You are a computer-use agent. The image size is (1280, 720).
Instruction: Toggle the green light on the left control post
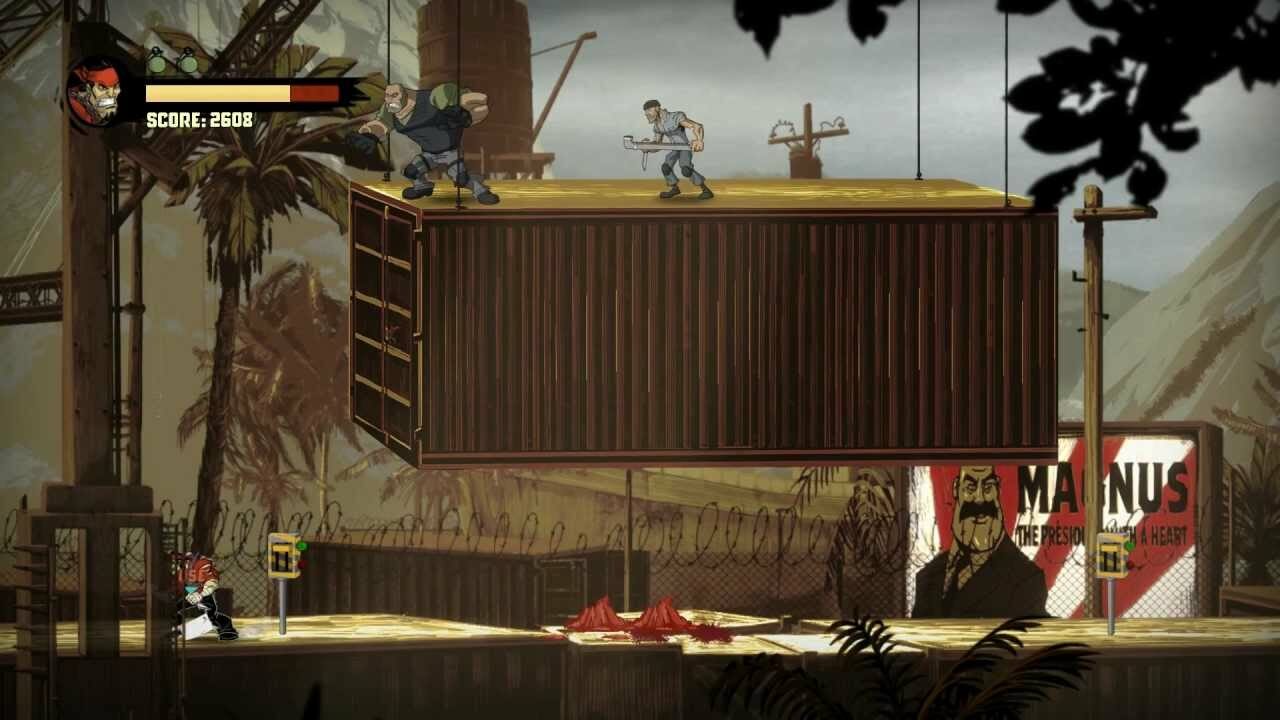click(302, 545)
